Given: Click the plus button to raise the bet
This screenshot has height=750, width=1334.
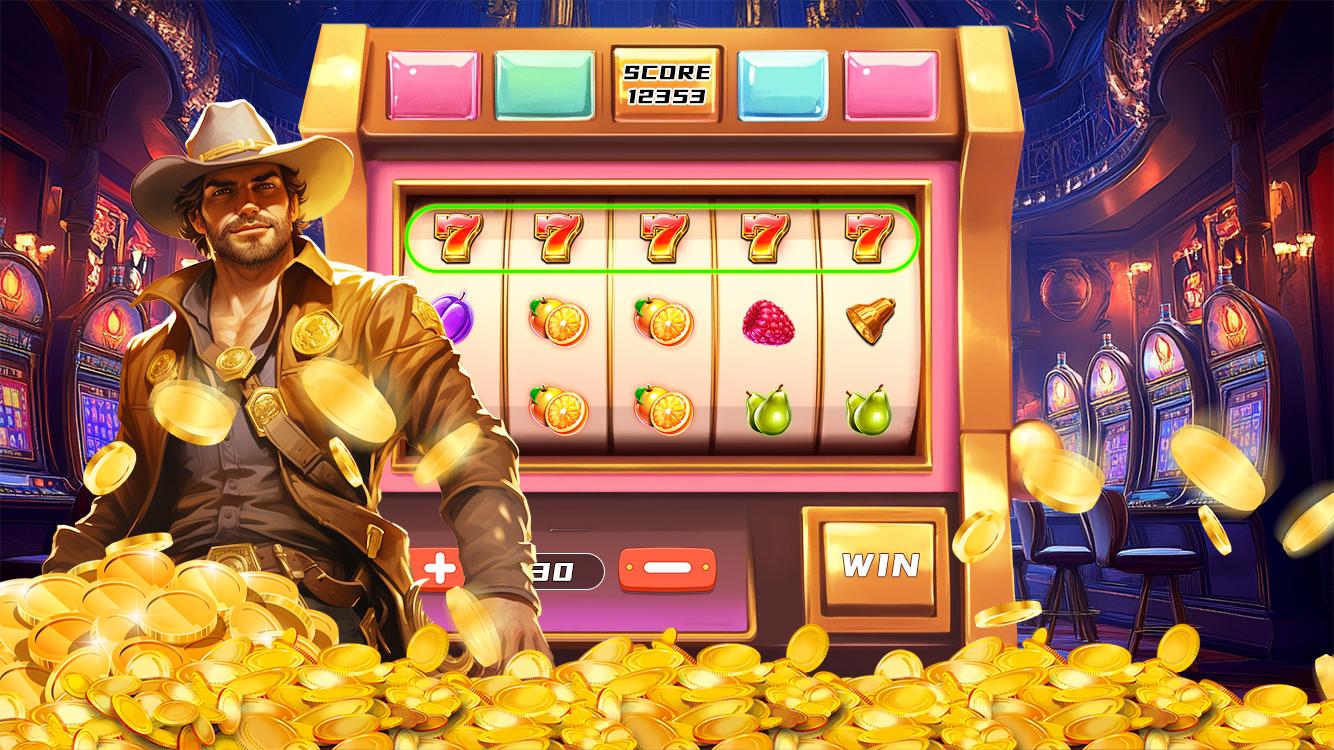Looking at the screenshot, I should [x=442, y=569].
